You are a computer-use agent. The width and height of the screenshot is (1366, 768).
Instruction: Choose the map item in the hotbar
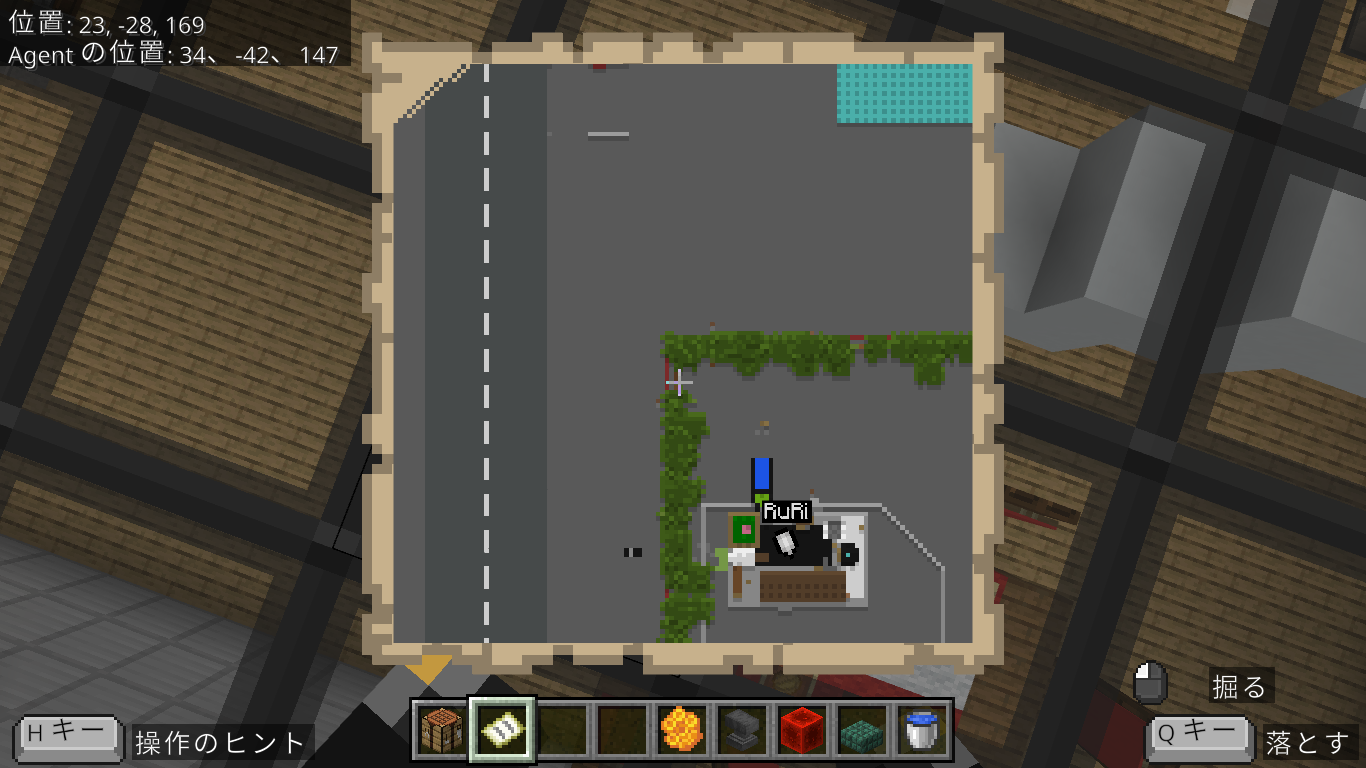point(502,730)
